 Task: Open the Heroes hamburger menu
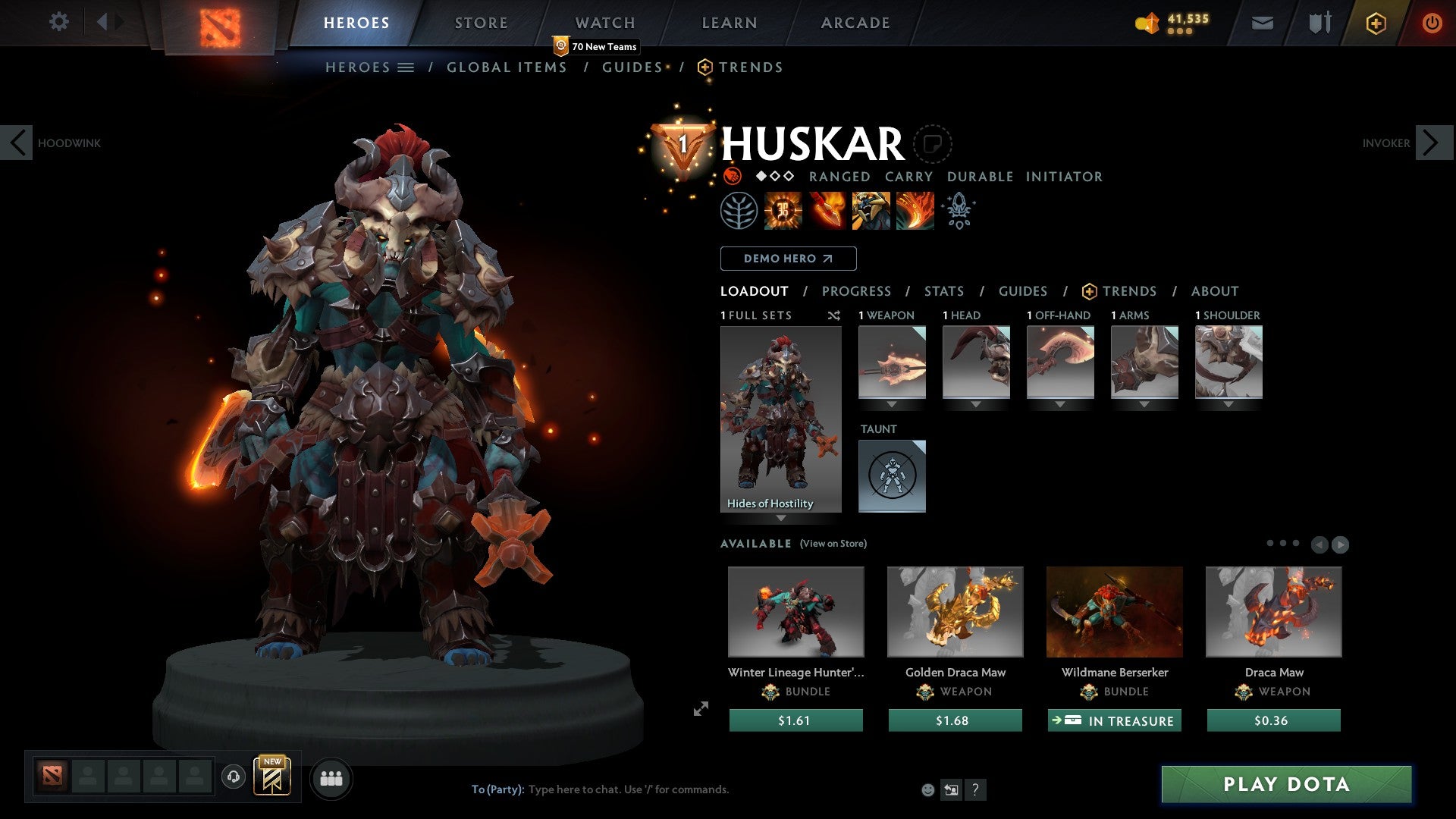tap(406, 67)
